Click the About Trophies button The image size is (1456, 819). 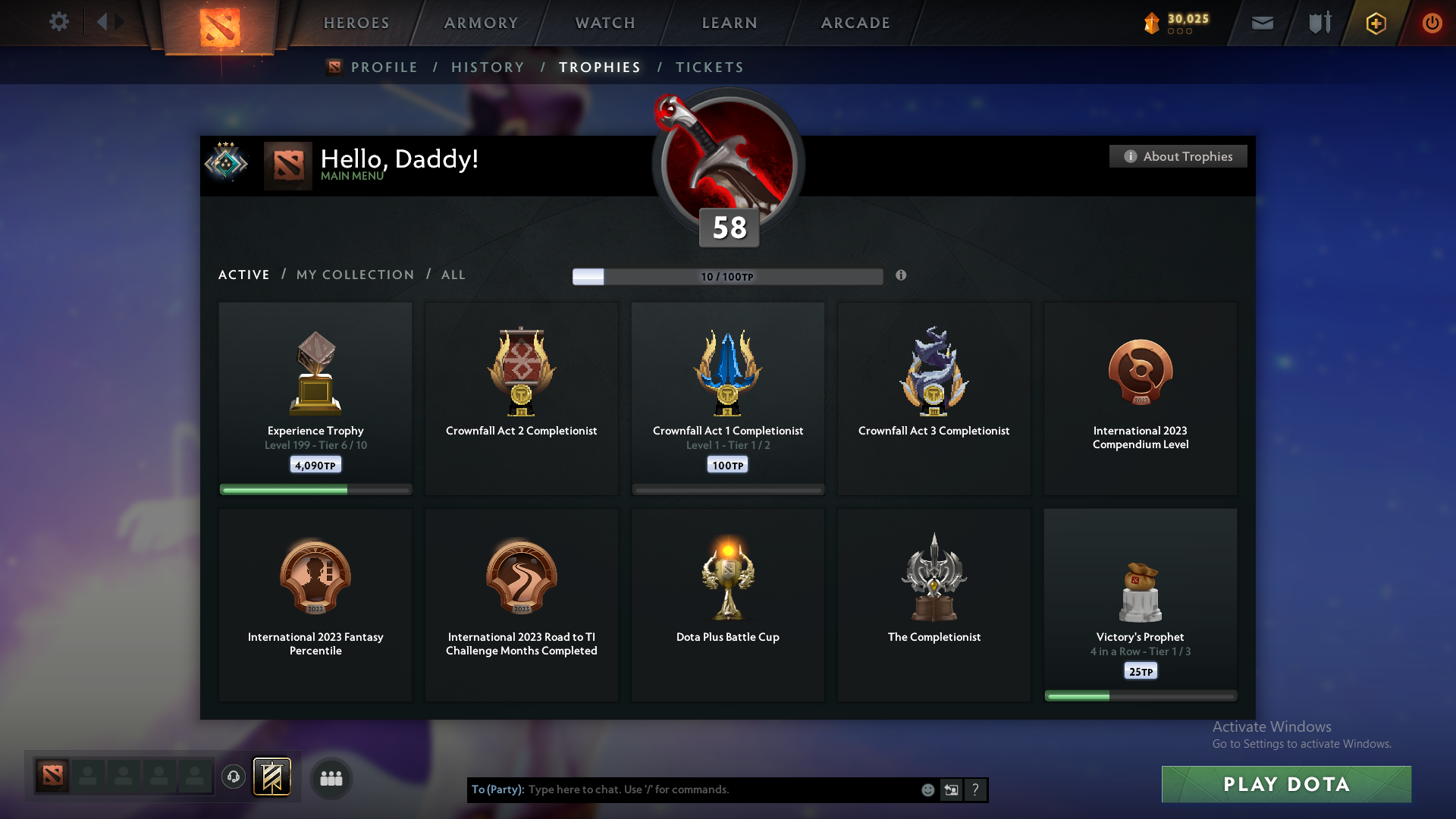(x=1177, y=156)
